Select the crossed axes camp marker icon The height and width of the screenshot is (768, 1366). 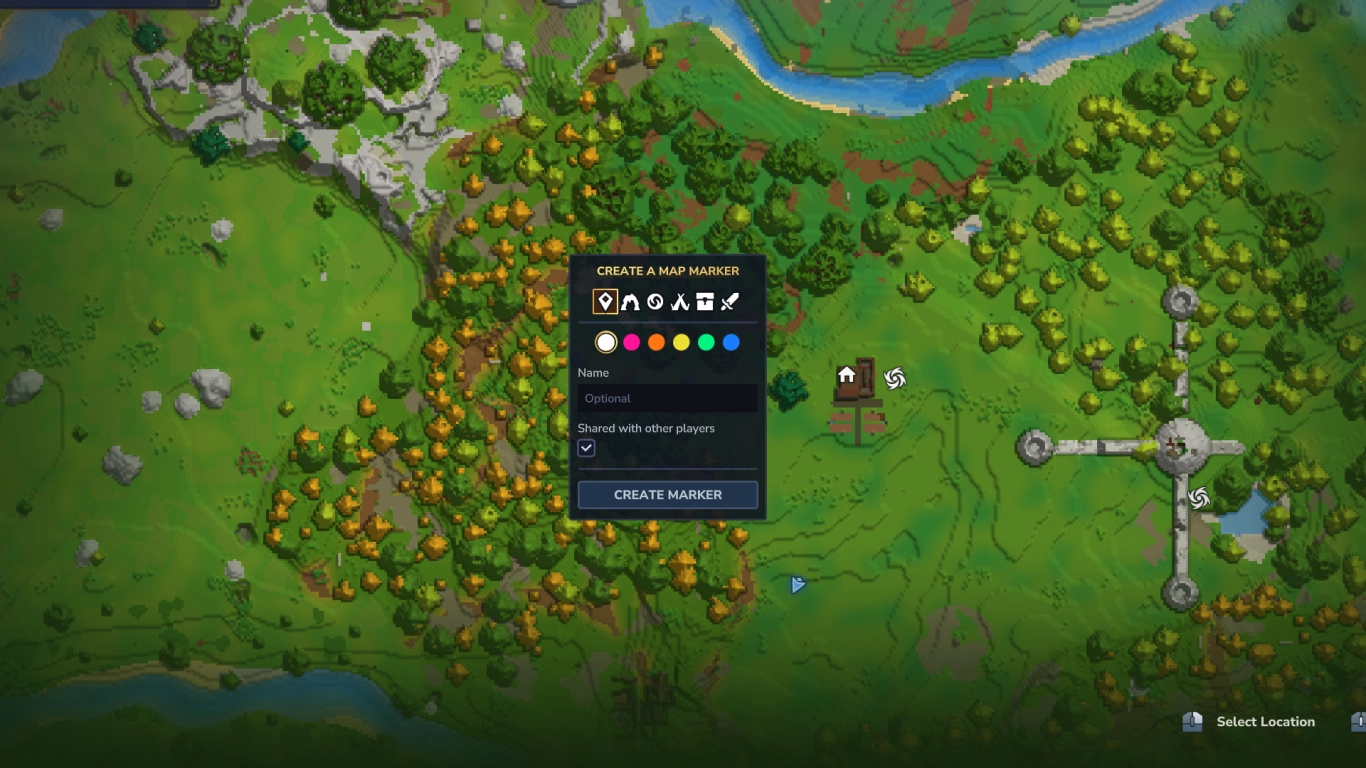click(679, 301)
